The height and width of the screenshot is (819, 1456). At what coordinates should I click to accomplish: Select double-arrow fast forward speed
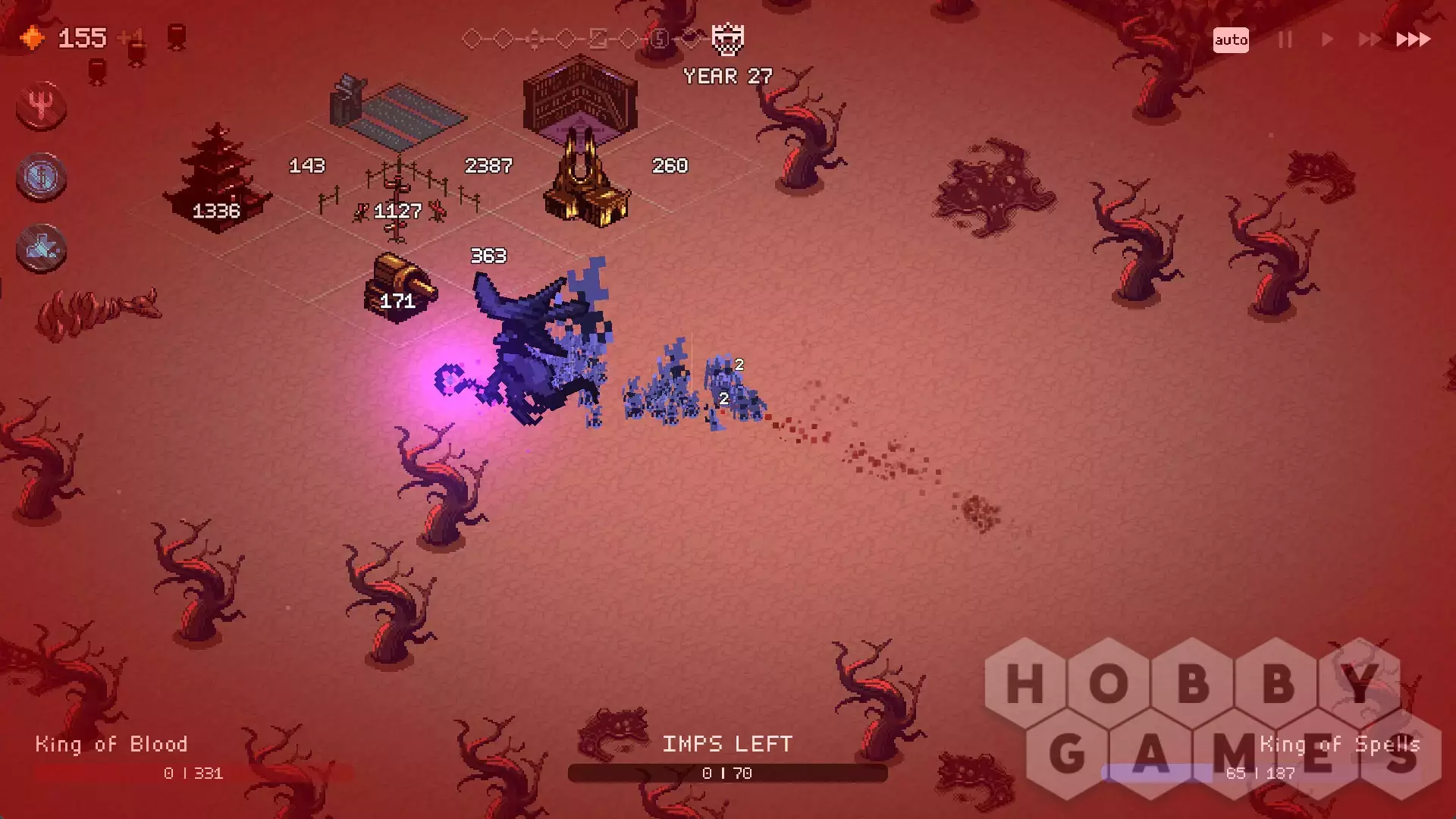(x=1369, y=39)
